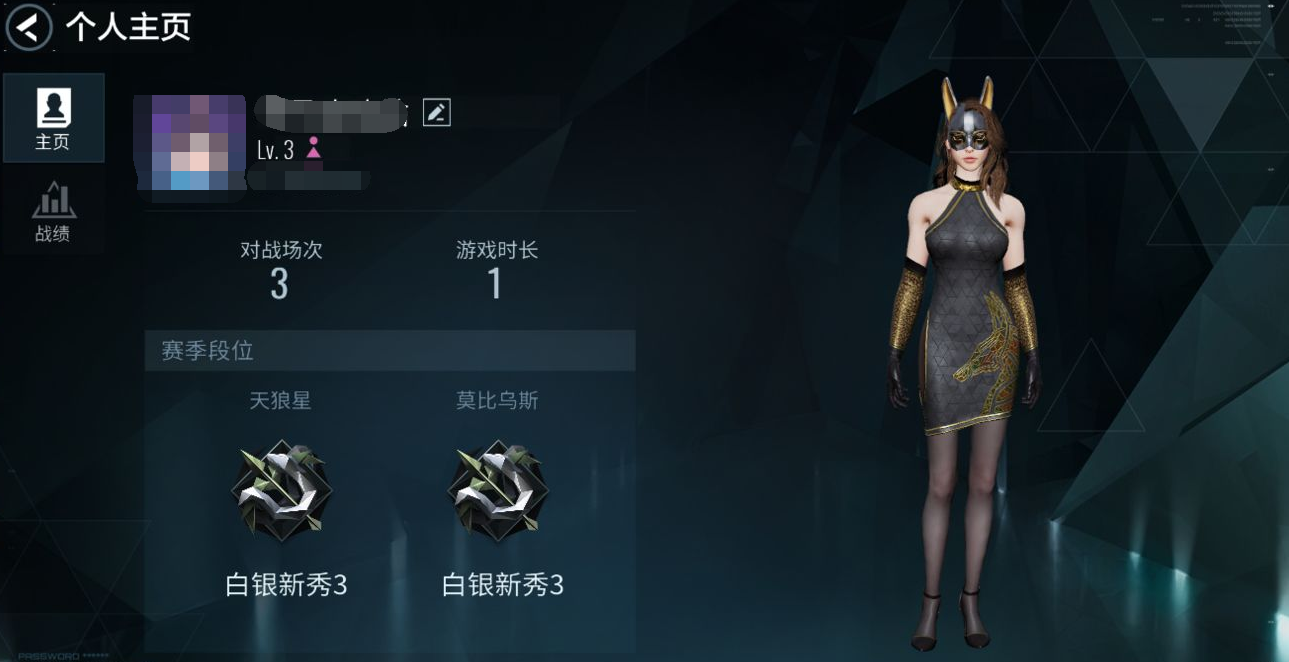Click the pixelated player avatar
1289x662 pixels.
(x=190, y=142)
